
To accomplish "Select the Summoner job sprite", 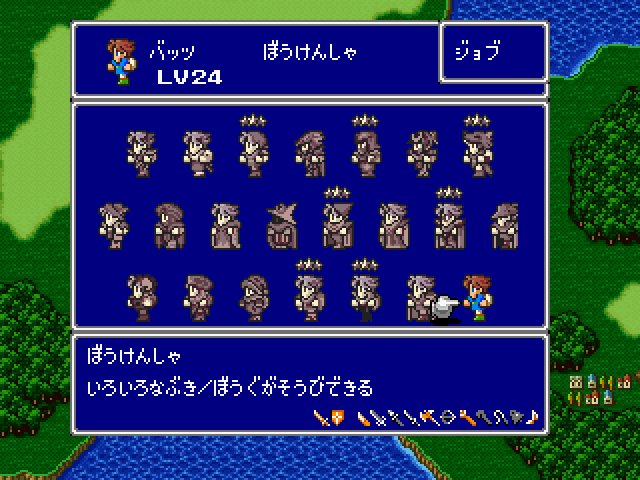I will click(x=392, y=225).
